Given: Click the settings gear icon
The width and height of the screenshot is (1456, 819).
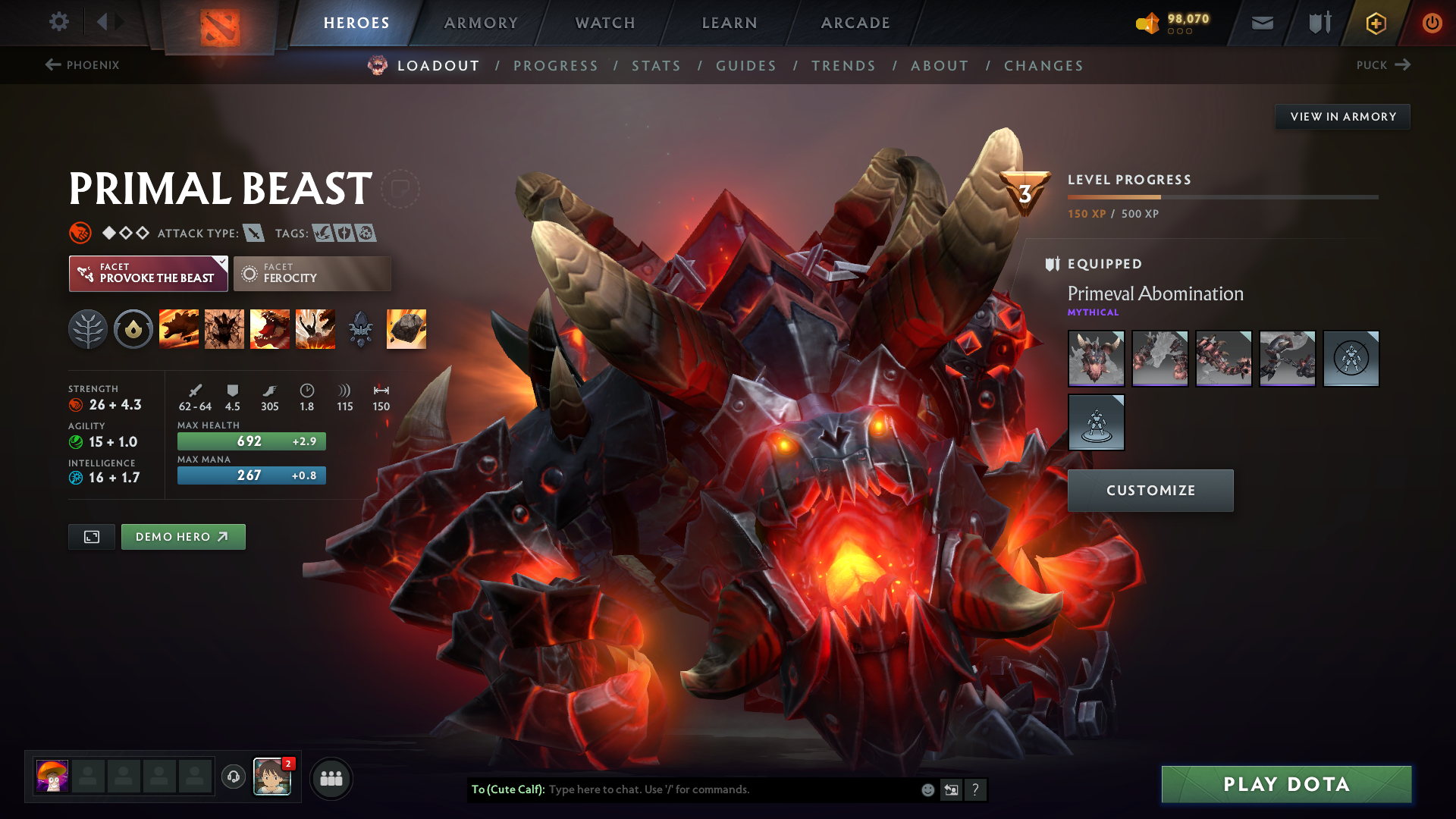Looking at the screenshot, I should (x=58, y=22).
